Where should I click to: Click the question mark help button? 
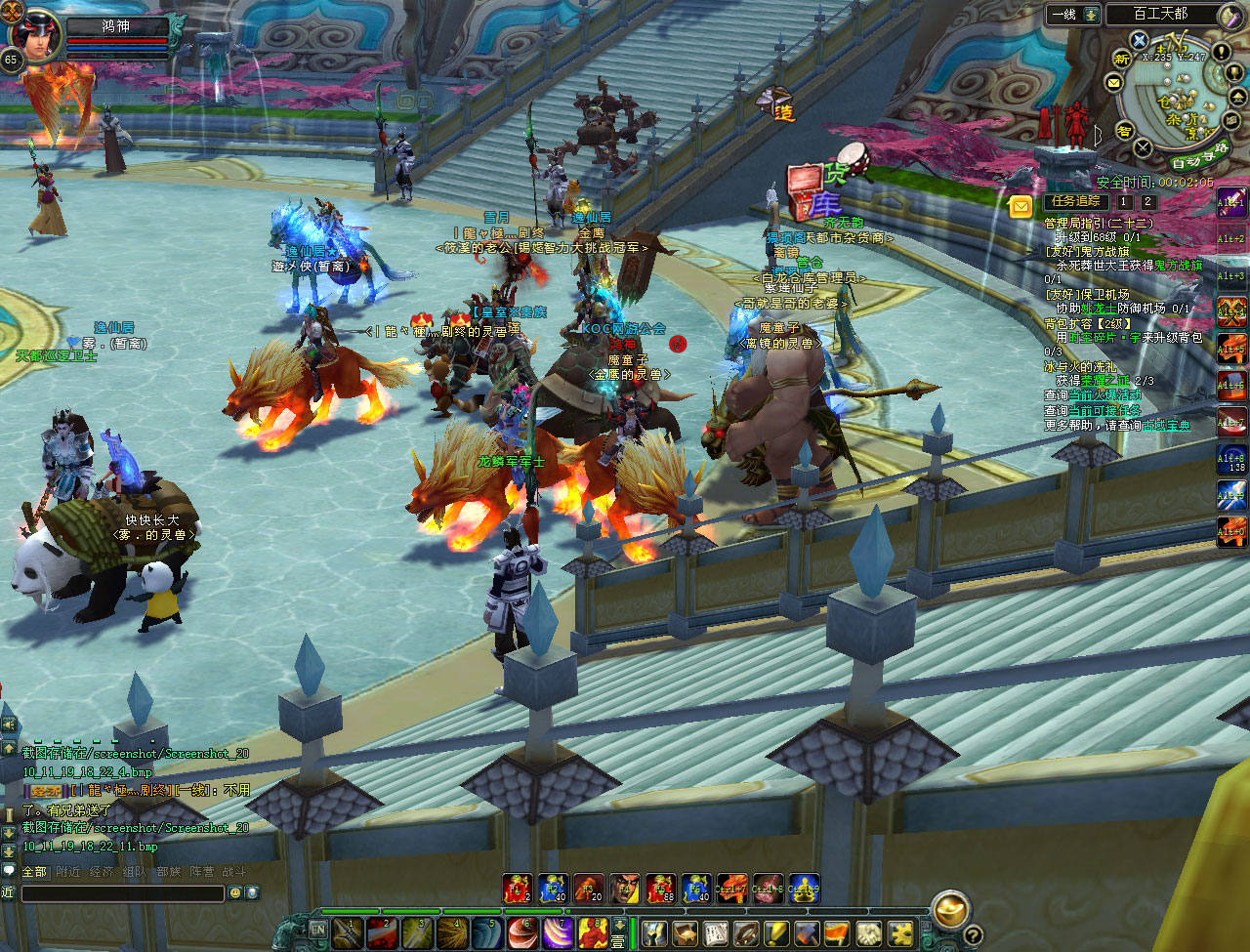pos(972,934)
